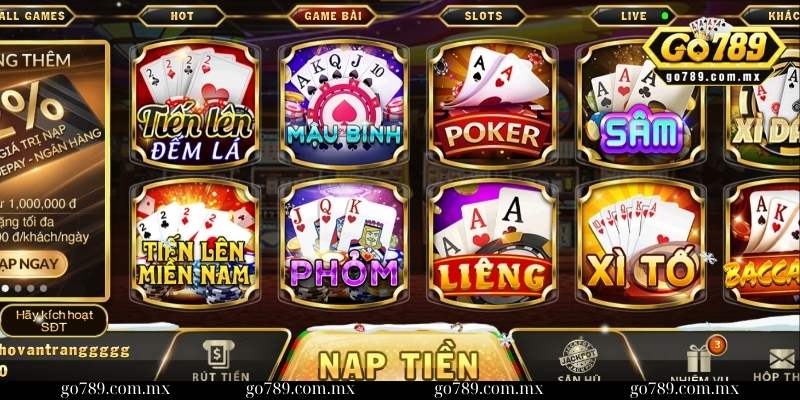Tap the Nạp Tiền deposit button
The width and height of the screenshot is (800, 400).
tap(398, 366)
